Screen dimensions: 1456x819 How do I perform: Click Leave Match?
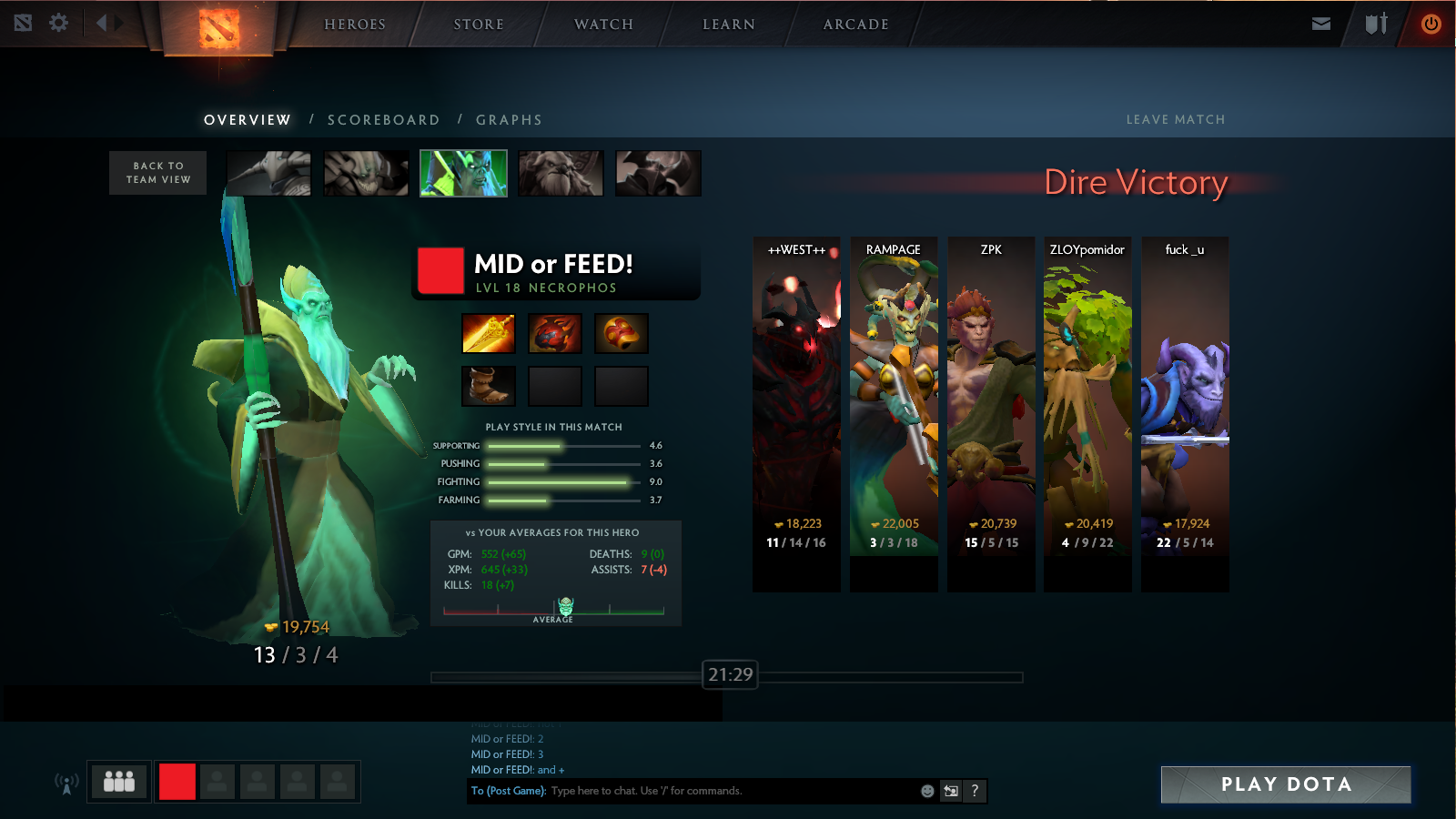1175,120
